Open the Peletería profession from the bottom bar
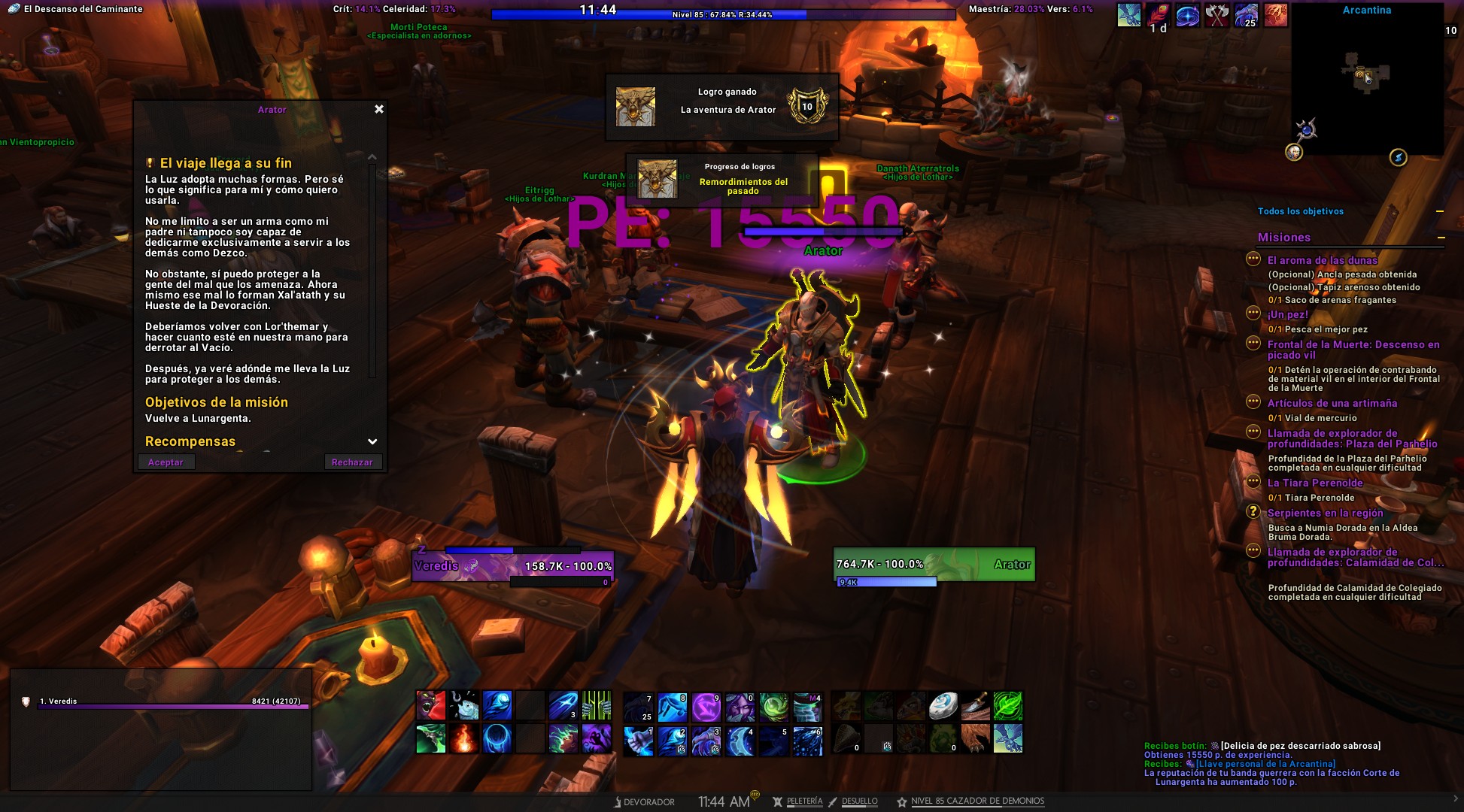1464x812 pixels. [x=804, y=801]
